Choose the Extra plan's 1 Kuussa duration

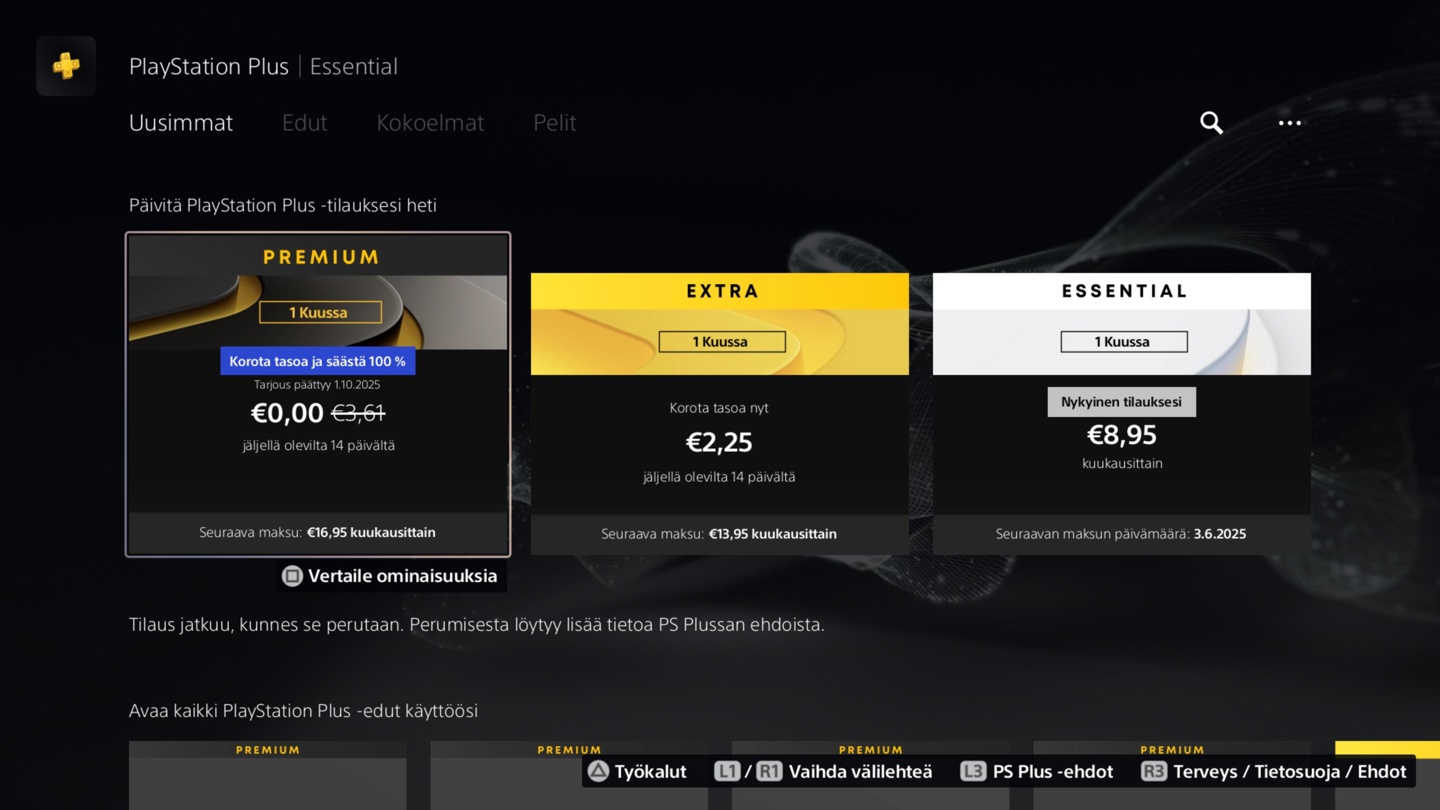coord(722,342)
